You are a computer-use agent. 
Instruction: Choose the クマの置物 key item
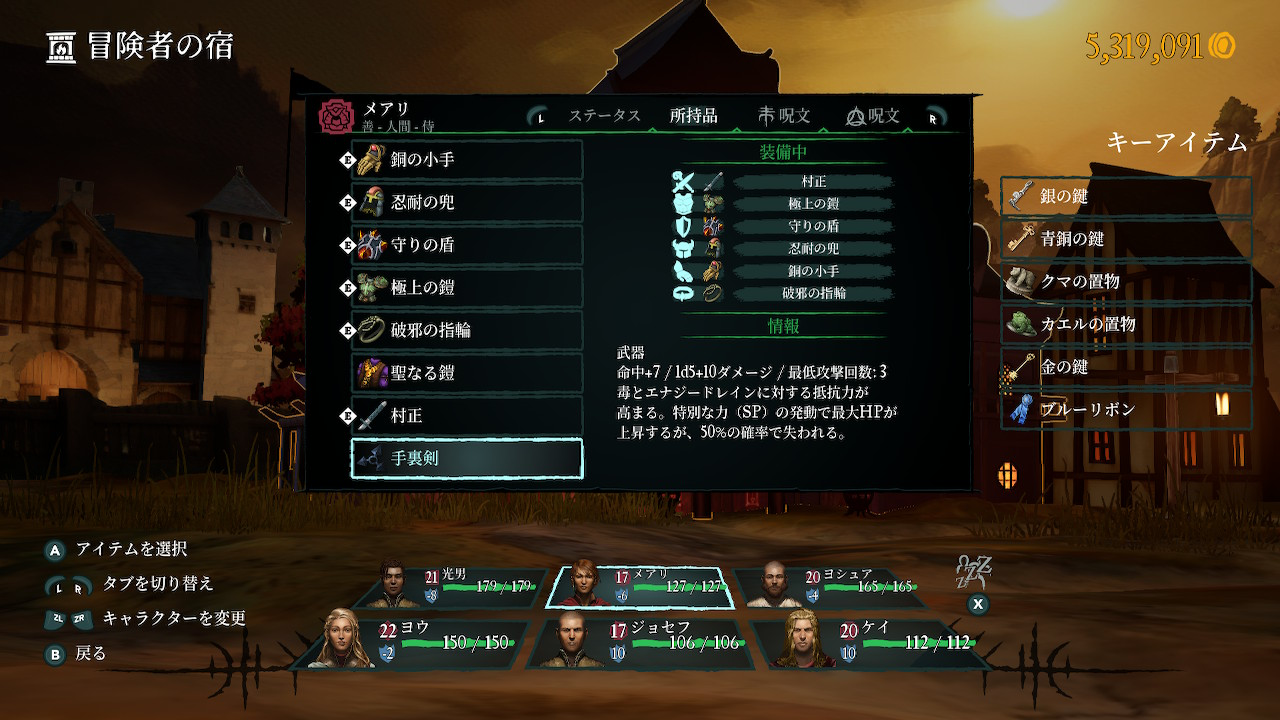[x=1126, y=282]
